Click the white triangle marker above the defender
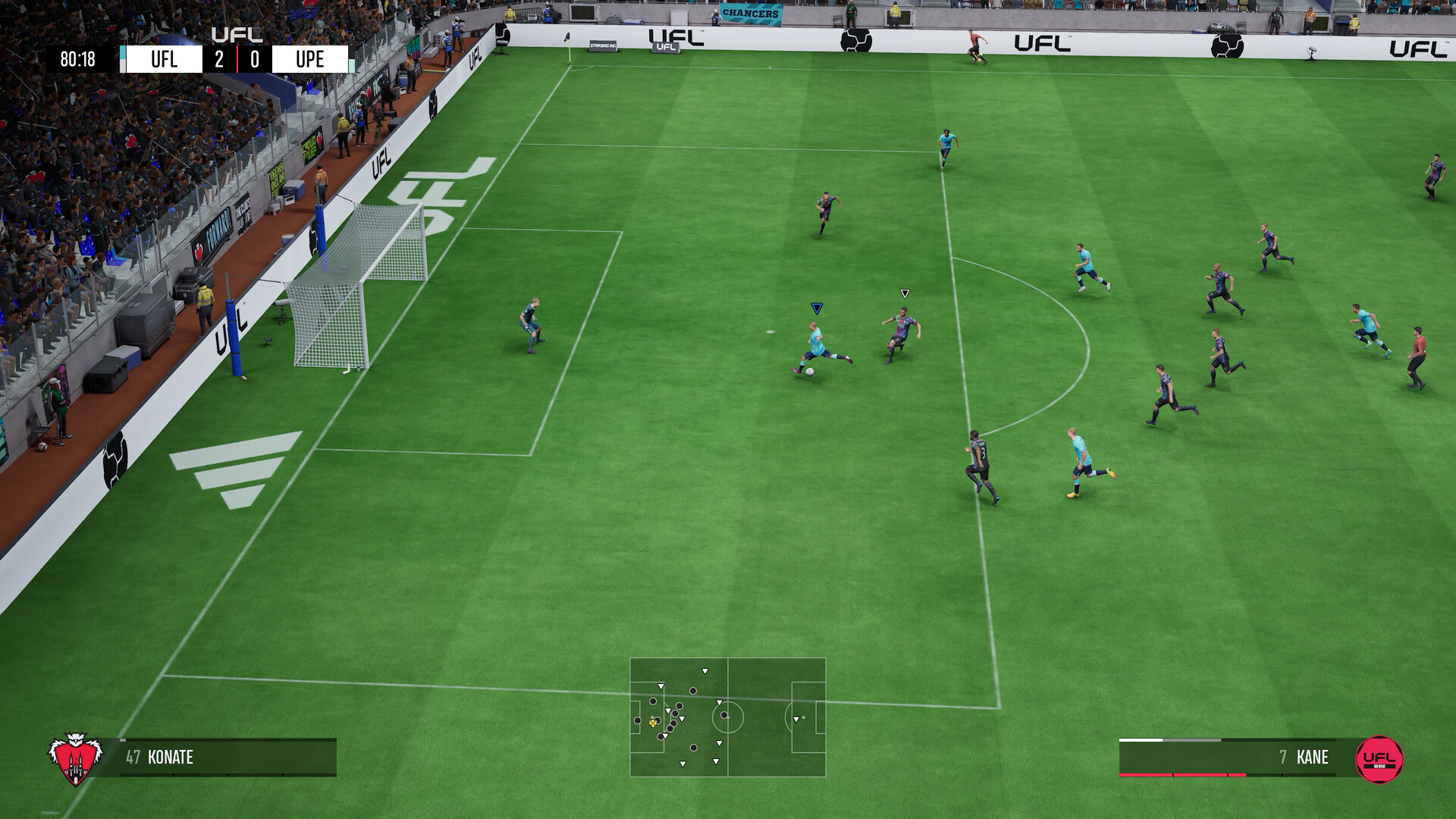 (904, 293)
